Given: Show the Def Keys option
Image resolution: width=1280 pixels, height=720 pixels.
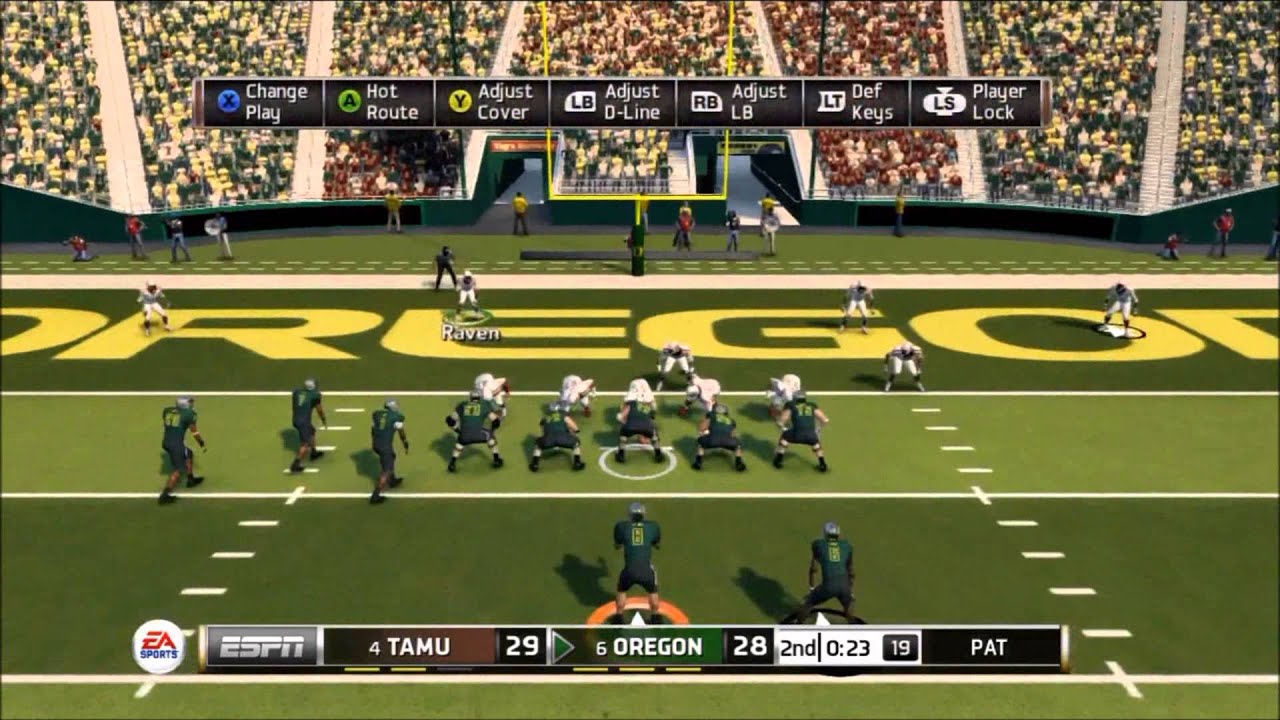Looking at the screenshot, I should (855, 103).
